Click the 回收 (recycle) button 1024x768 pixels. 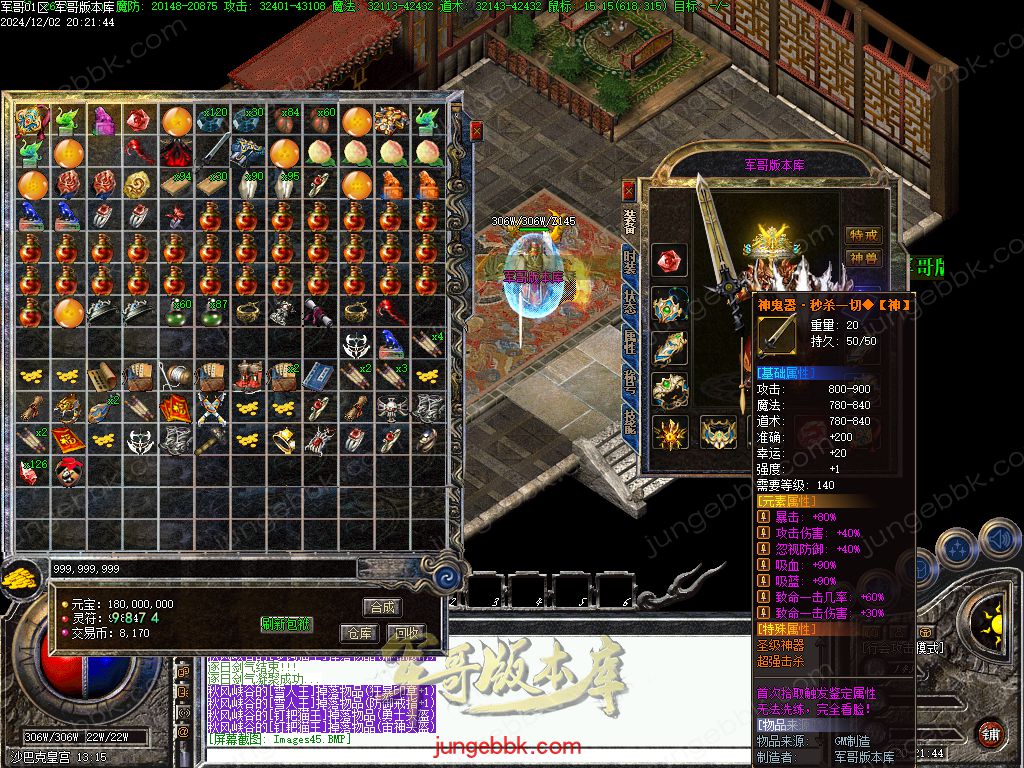406,633
